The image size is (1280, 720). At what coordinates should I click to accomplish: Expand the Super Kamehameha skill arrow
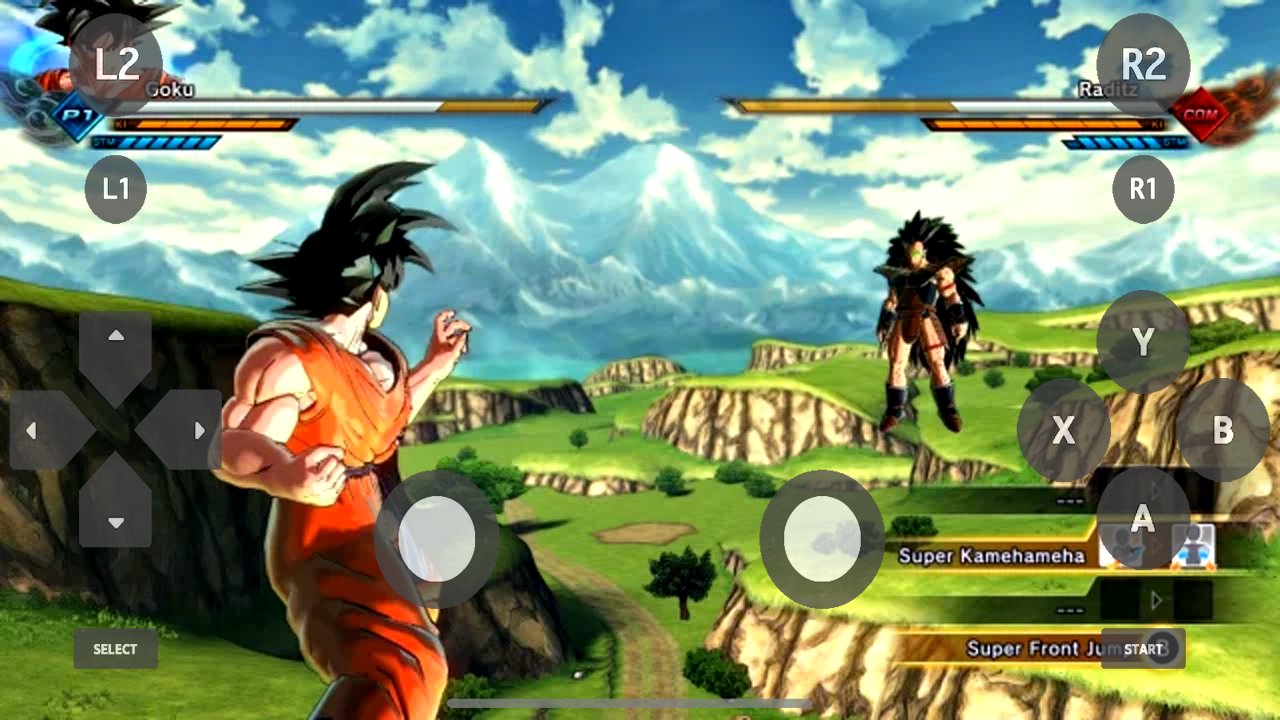1157,545
